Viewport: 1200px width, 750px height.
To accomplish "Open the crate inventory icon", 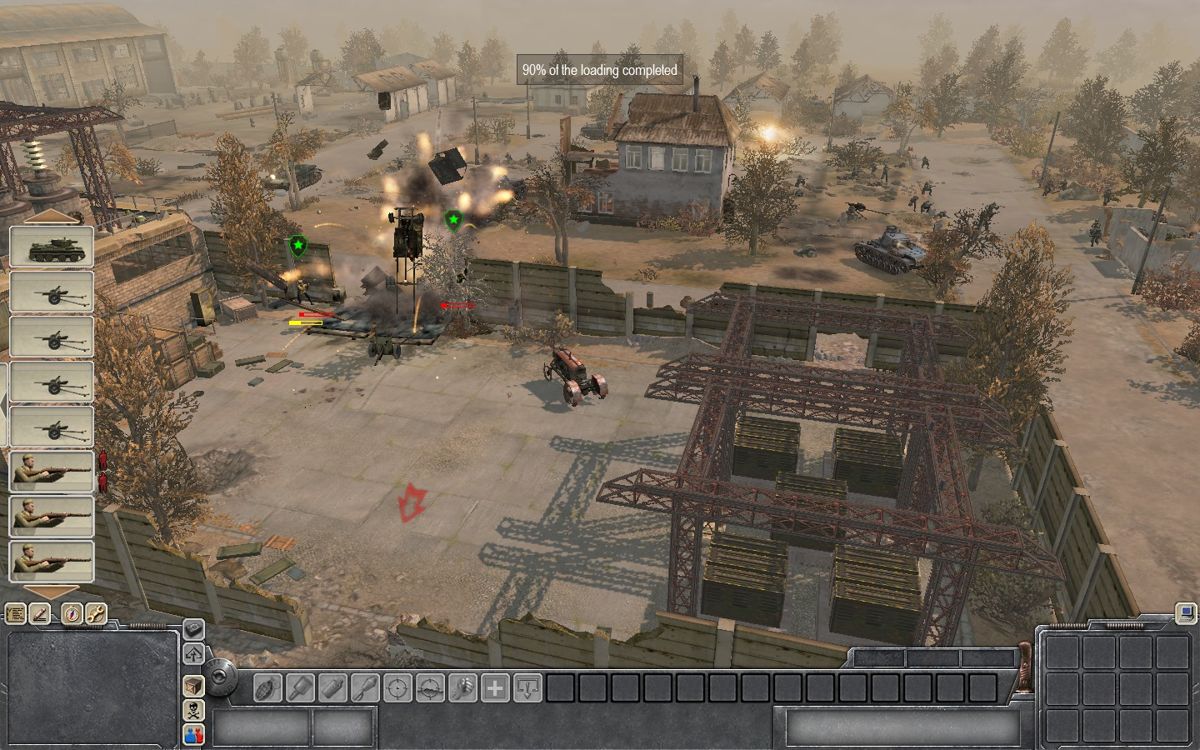I will tap(194, 685).
